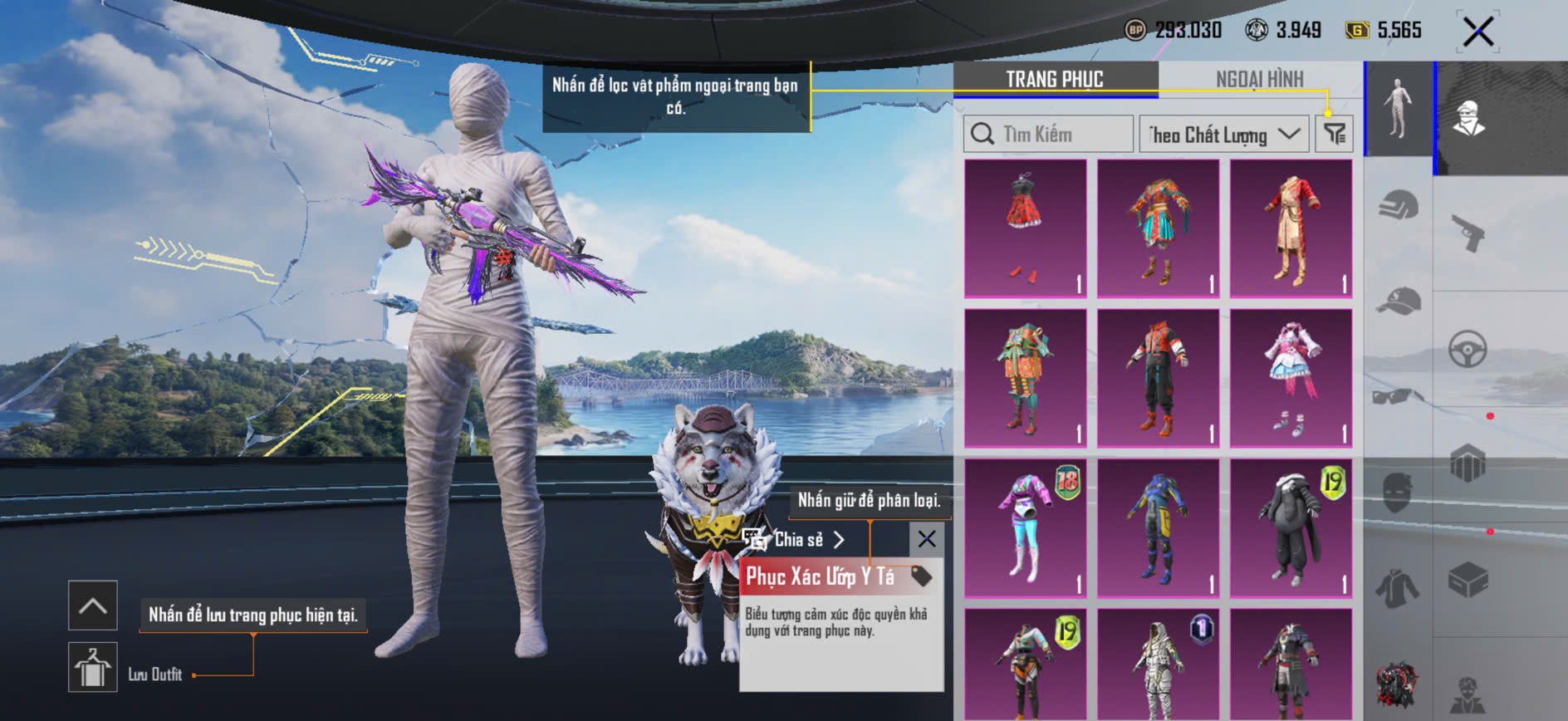Viewport: 1568px width, 721px height.
Task: Share the outfit with Chia sẻ
Action: [x=795, y=540]
